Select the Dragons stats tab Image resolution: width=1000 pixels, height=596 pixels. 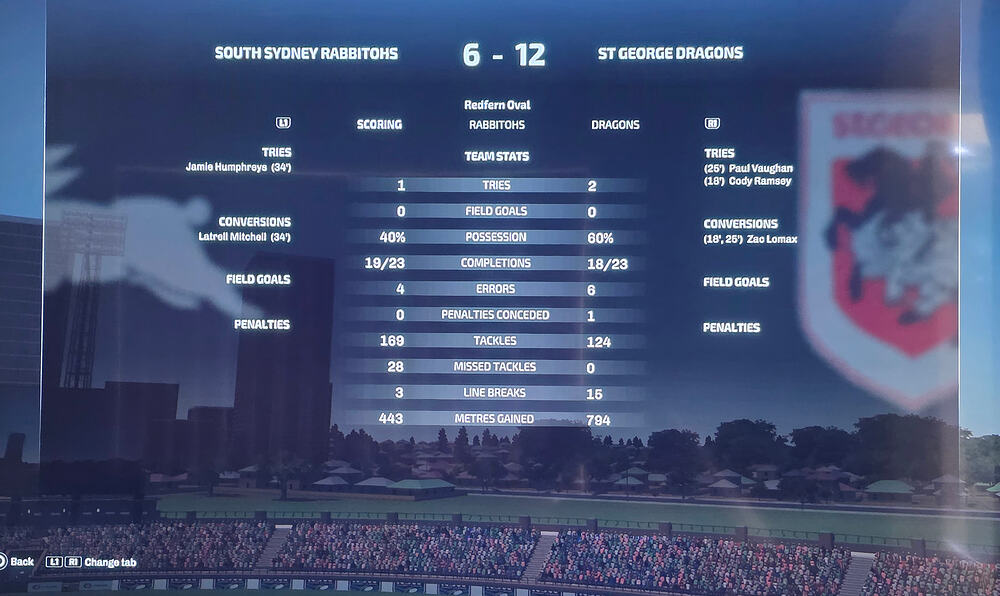615,125
